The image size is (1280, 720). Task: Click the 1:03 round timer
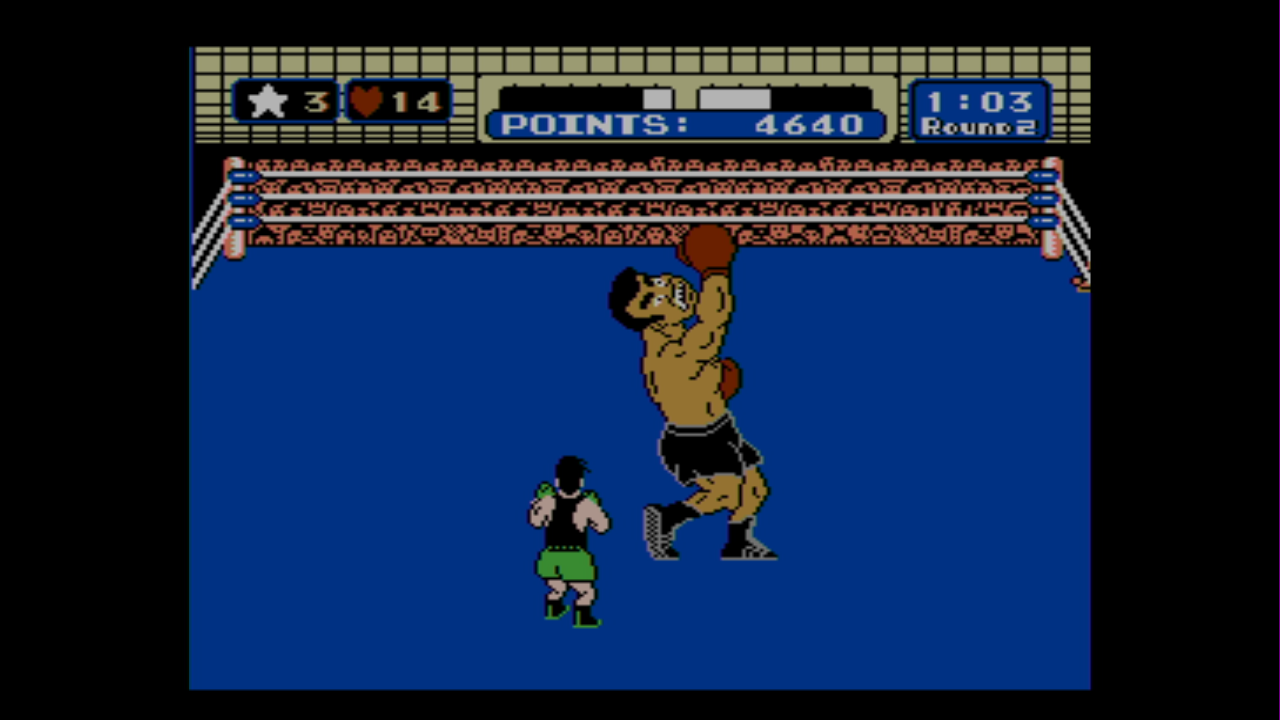click(978, 100)
